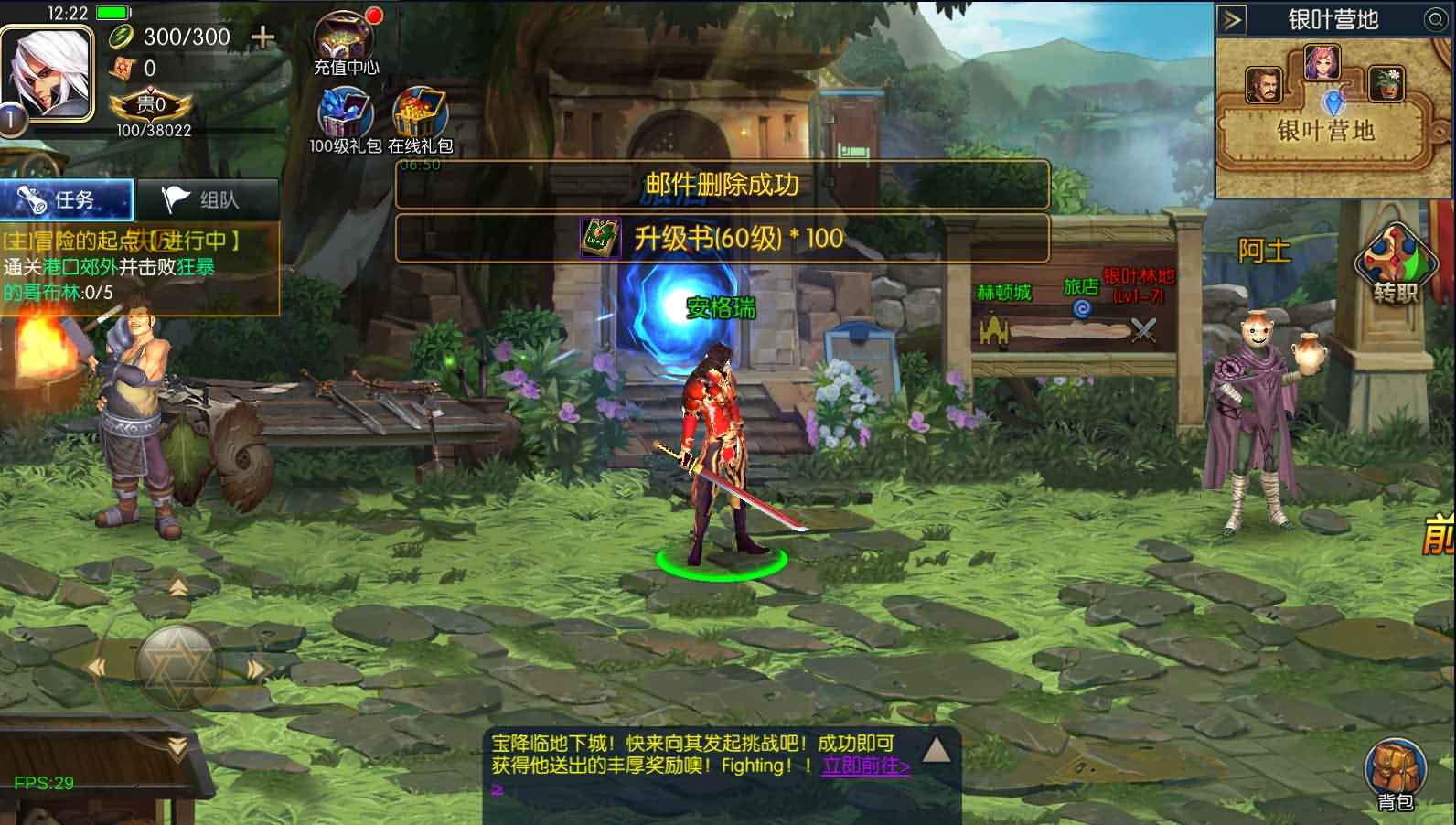The width and height of the screenshot is (1456, 825).
Task: Switch to the 任务 quest tab
Action: coord(66,199)
